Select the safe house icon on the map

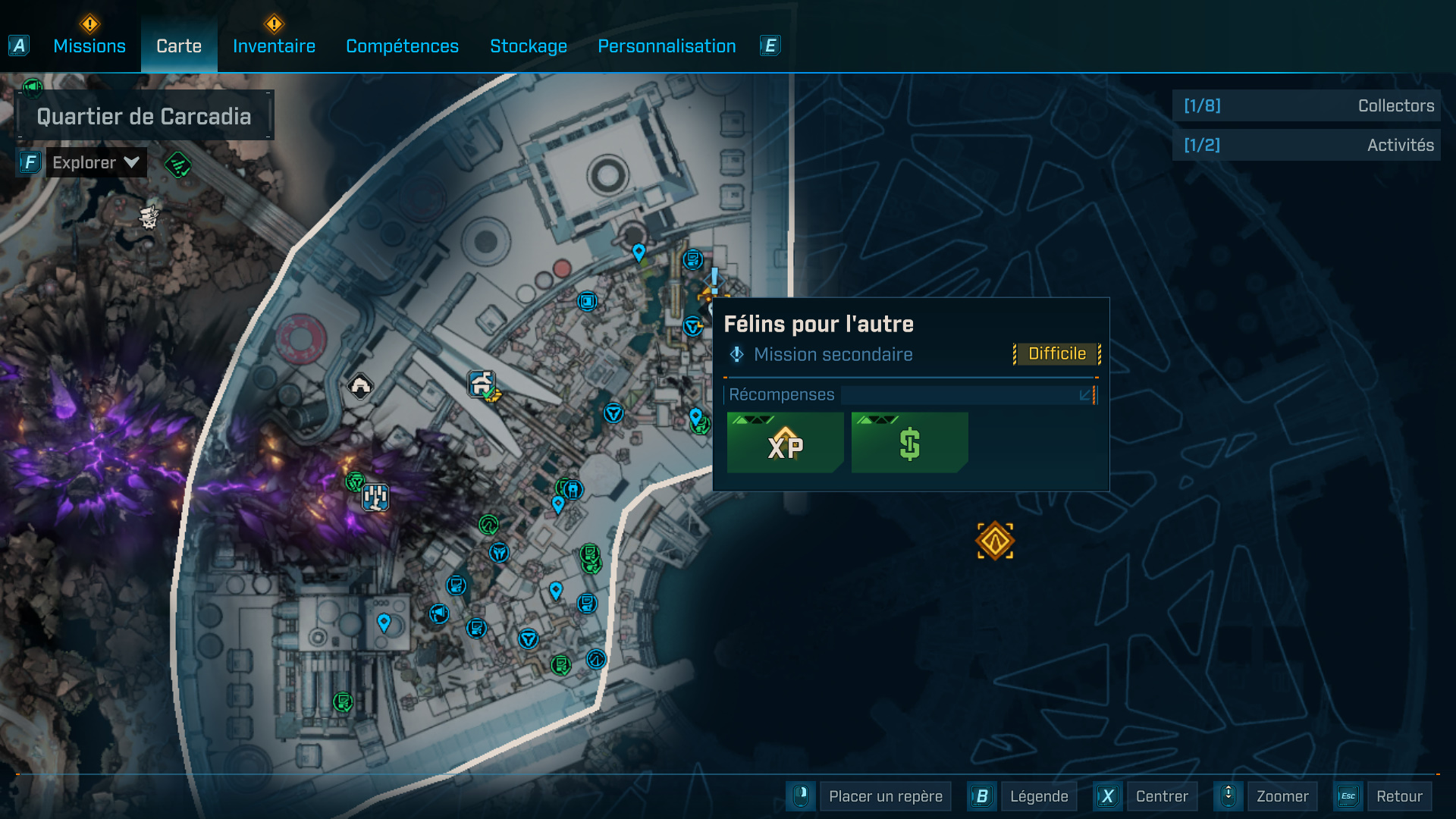480,382
